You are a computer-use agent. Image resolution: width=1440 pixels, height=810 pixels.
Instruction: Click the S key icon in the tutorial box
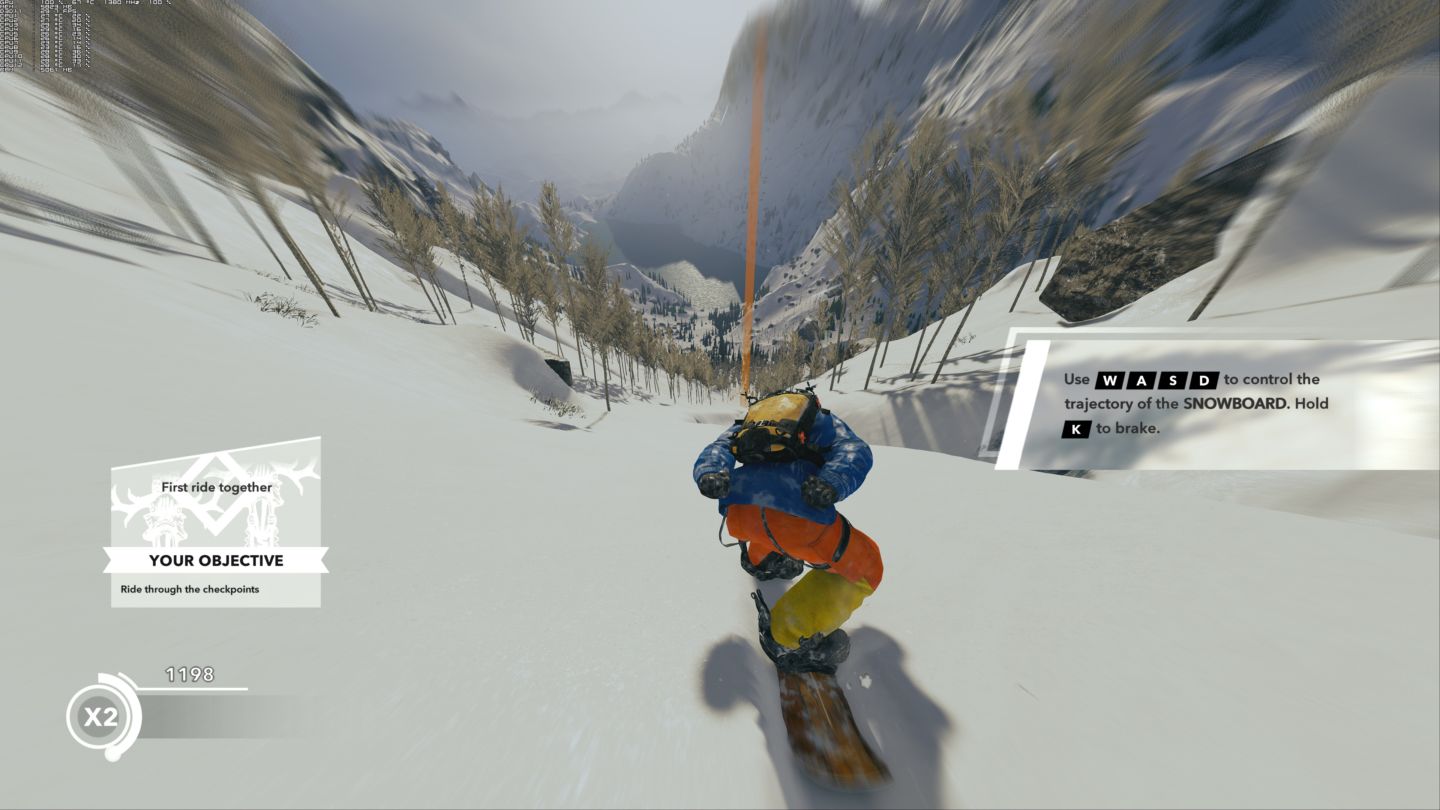pyautogui.click(x=1174, y=378)
